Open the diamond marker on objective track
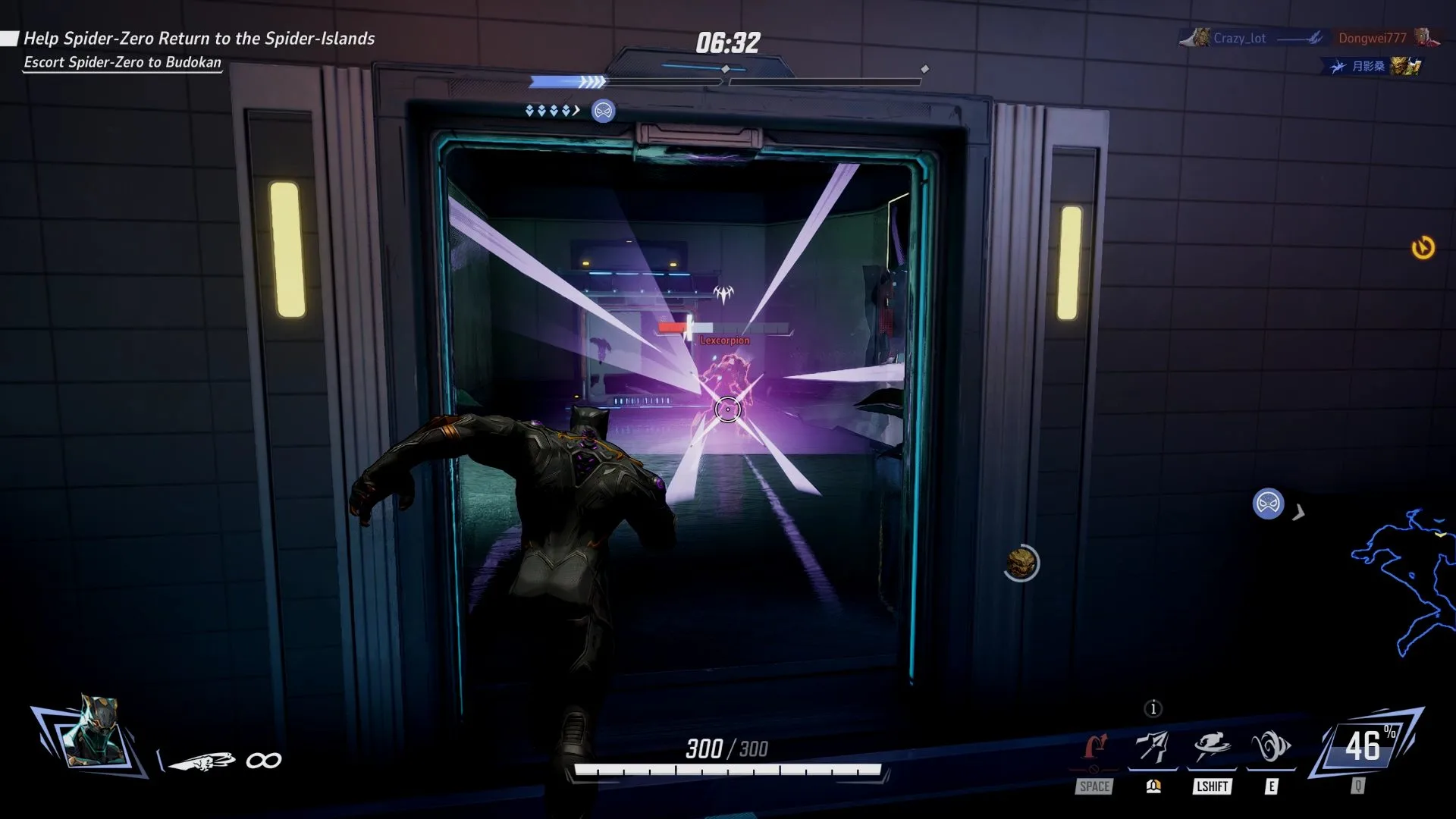1456x819 pixels. click(725, 68)
